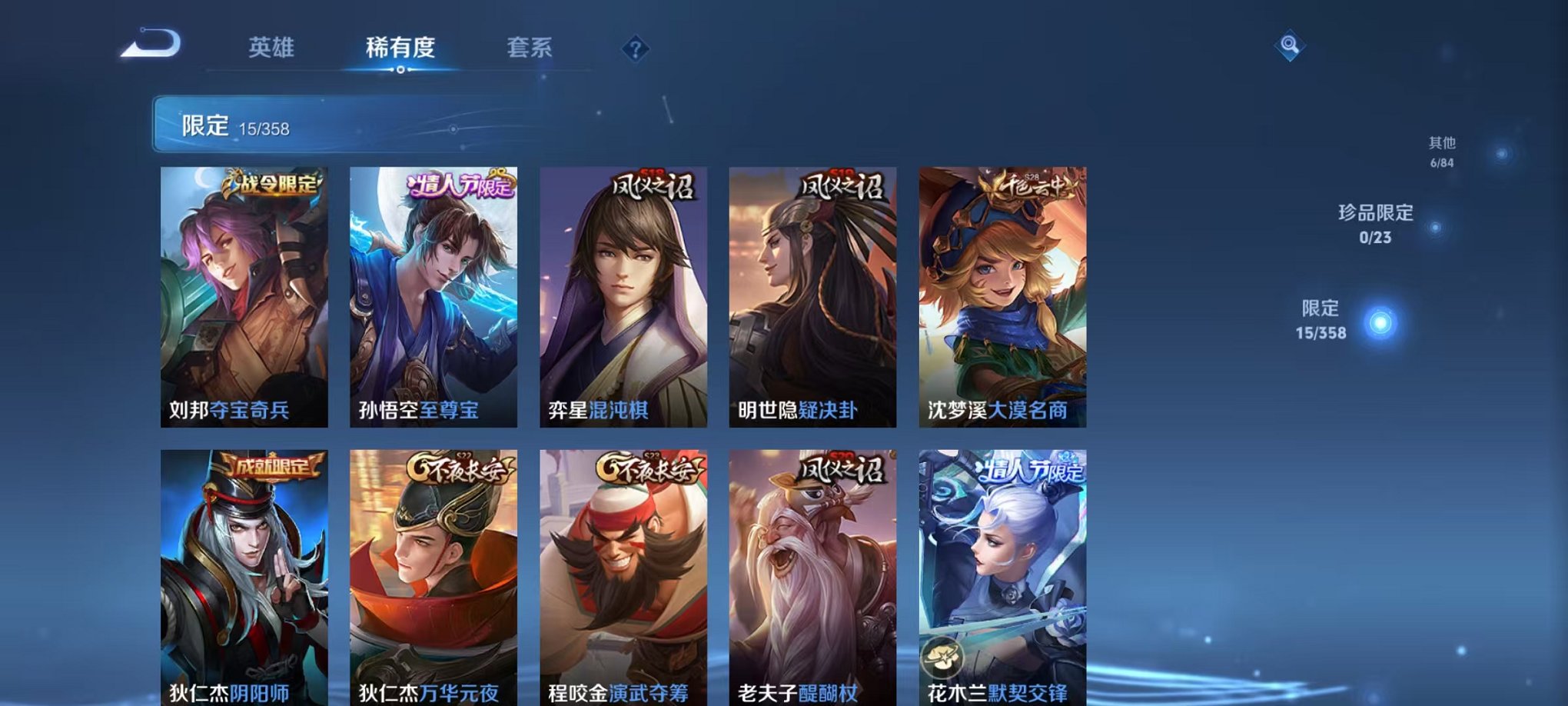Open search via the magnifier icon
This screenshot has width=1568, height=706.
1291,46
